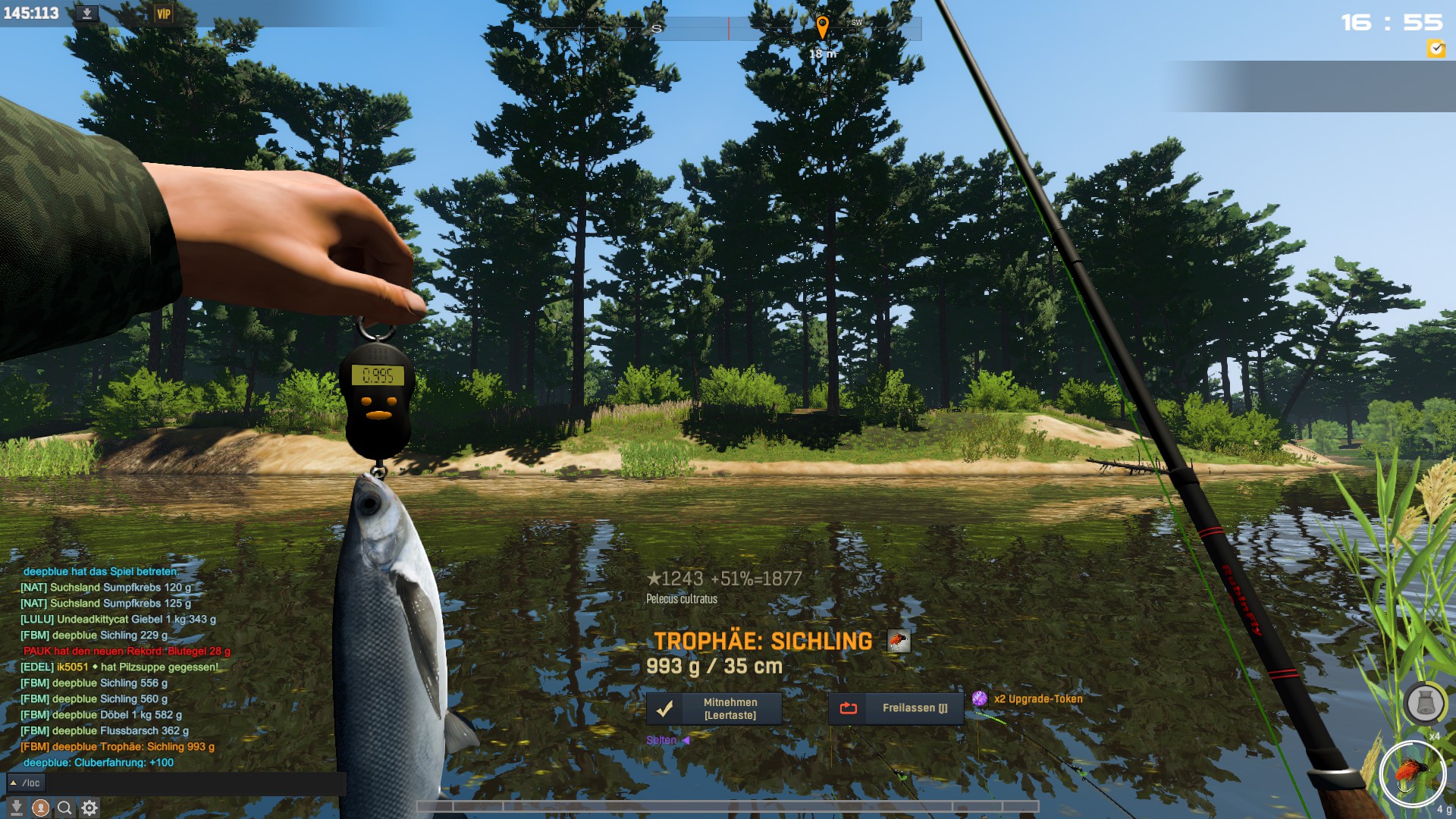1456x819 pixels.
Task: Open the orange player profile icon
Action: point(41,808)
